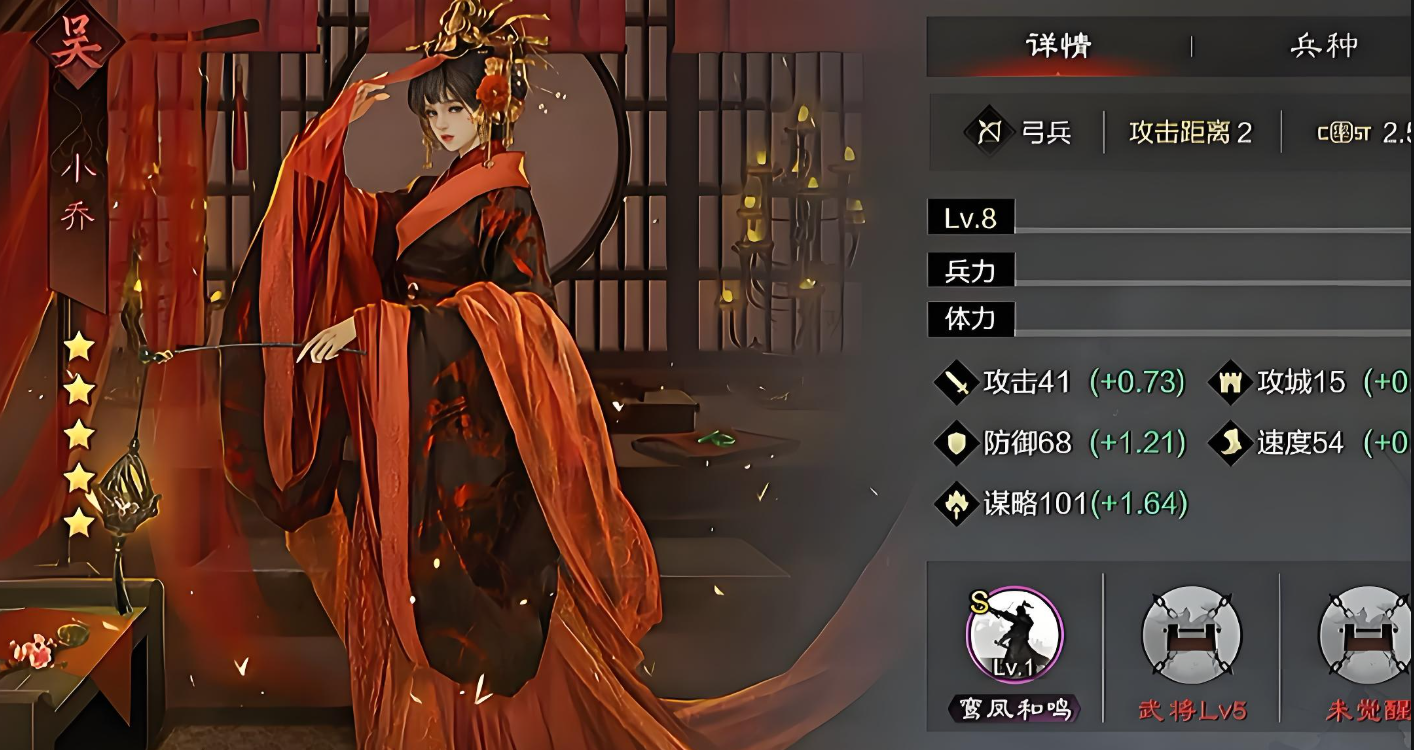This screenshot has height=750, width=1414.
Task: Click the castle icon beside 攻城15
Action: click(x=1232, y=382)
